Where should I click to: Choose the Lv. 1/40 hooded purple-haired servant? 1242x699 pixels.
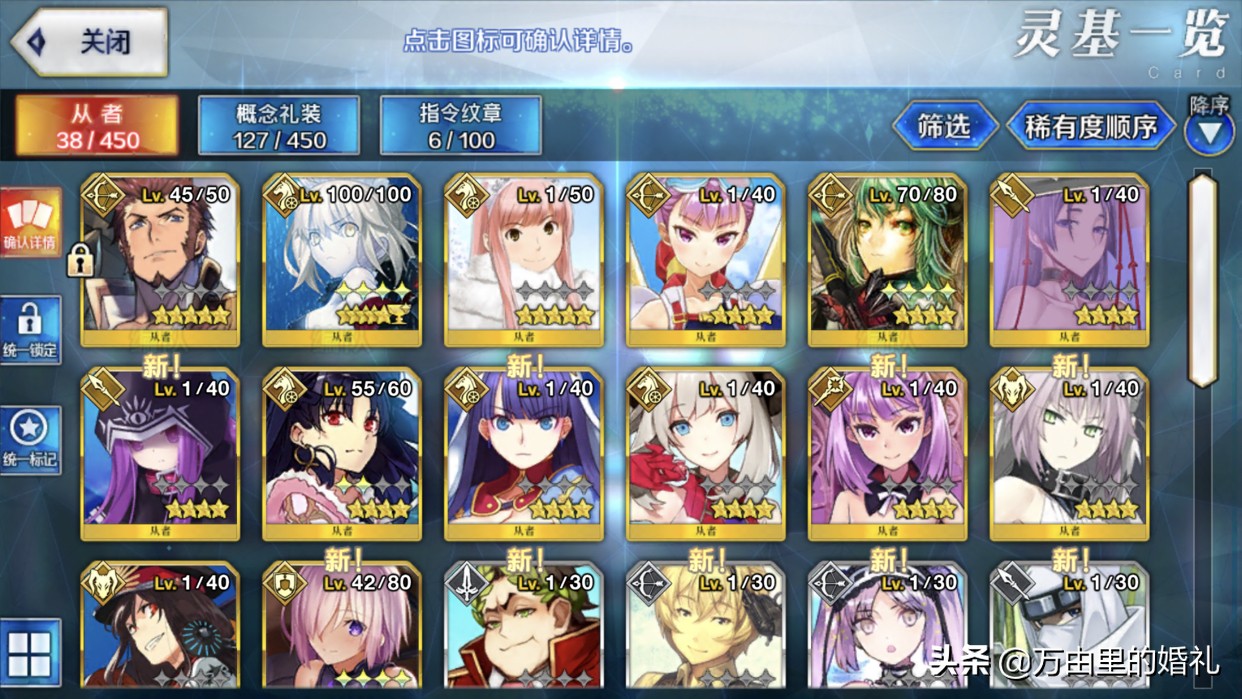coord(160,454)
